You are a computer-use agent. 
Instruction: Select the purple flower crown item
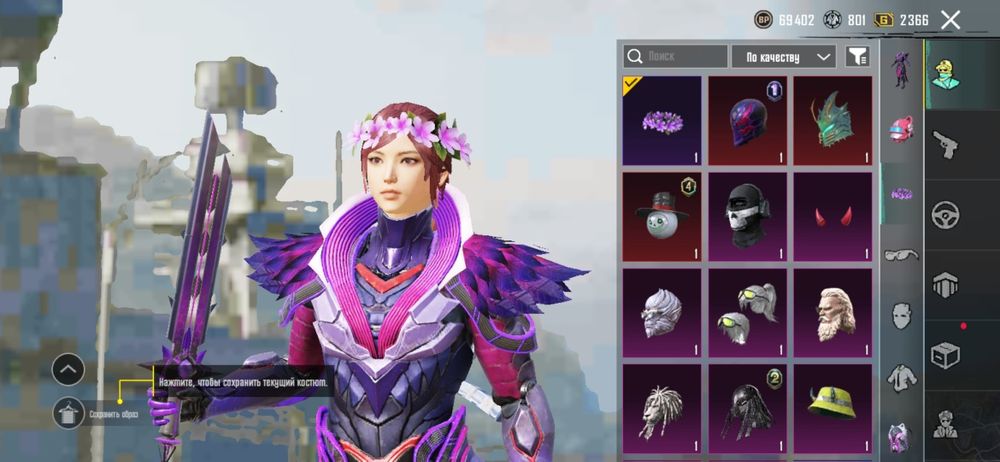tap(662, 121)
